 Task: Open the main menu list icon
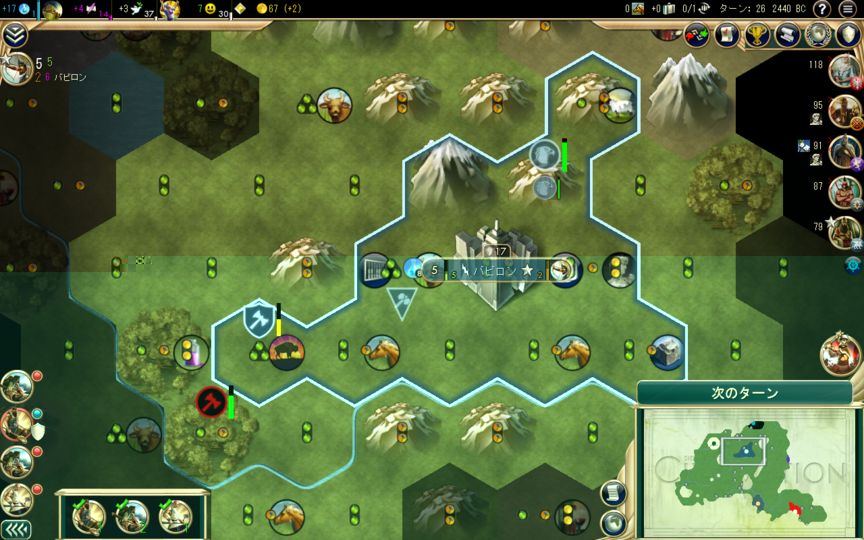(847, 9)
